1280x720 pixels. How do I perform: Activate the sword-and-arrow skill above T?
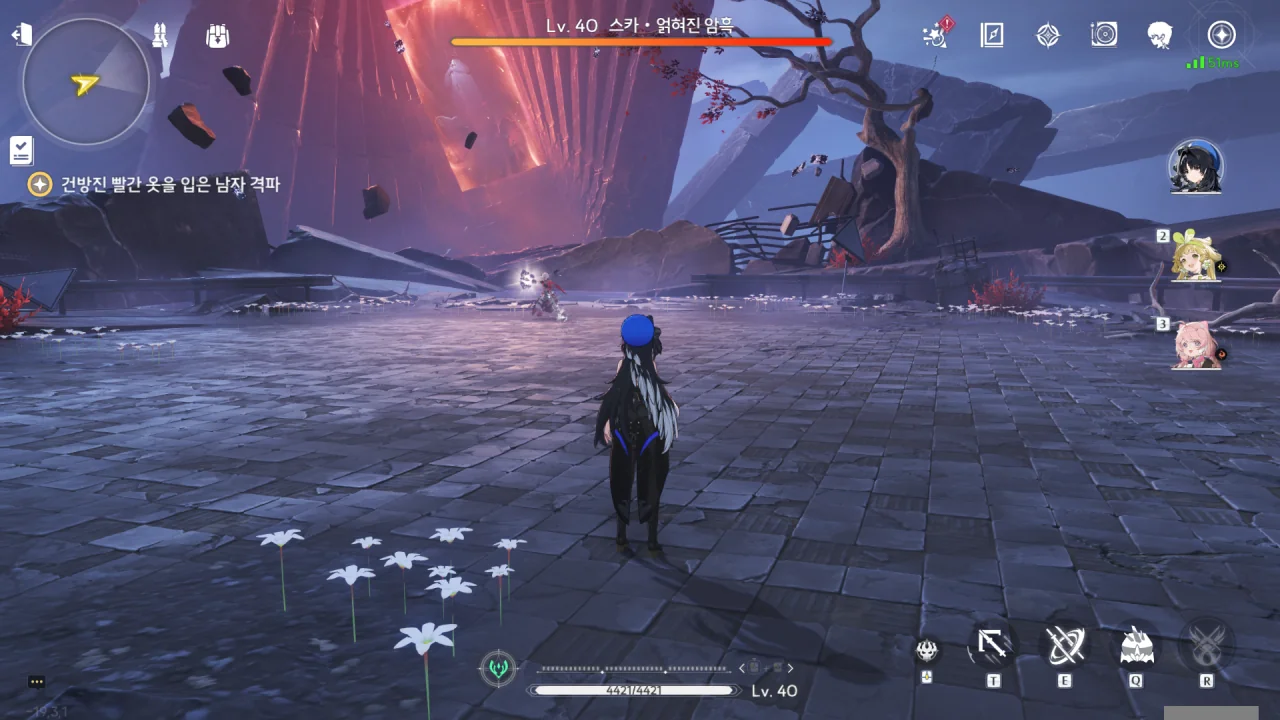pos(993,645)
